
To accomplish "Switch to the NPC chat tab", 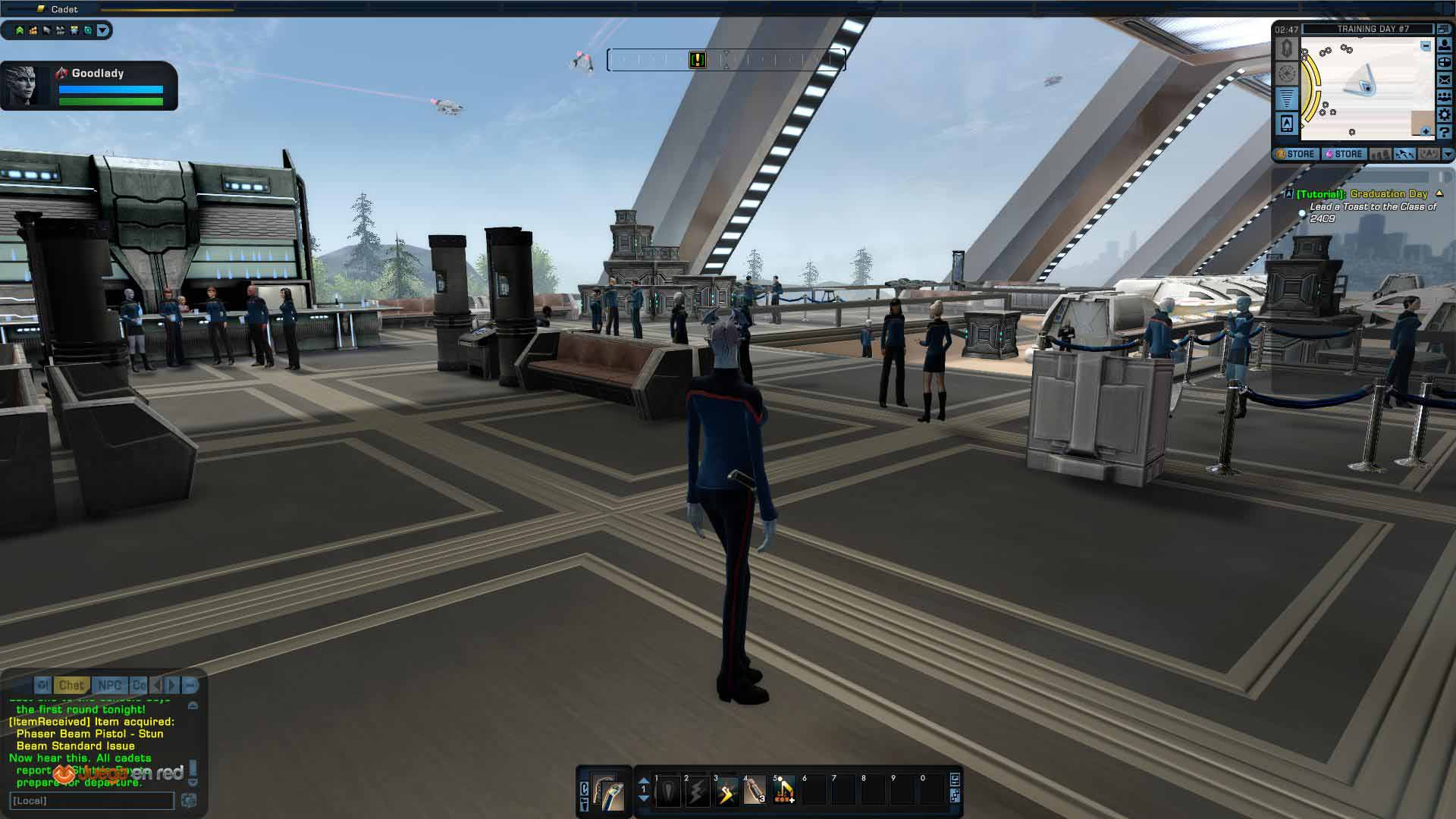I will pos(109,685).
